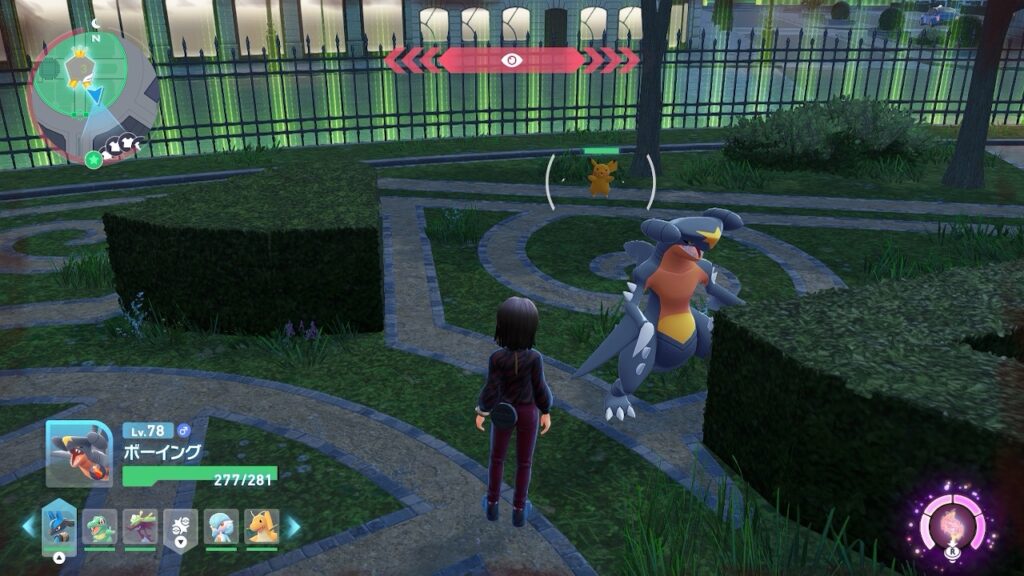Viewport: 1024px width, 576px height.
Task: Select the Poké Ball item slot
Action: click(x=181, y=526)
